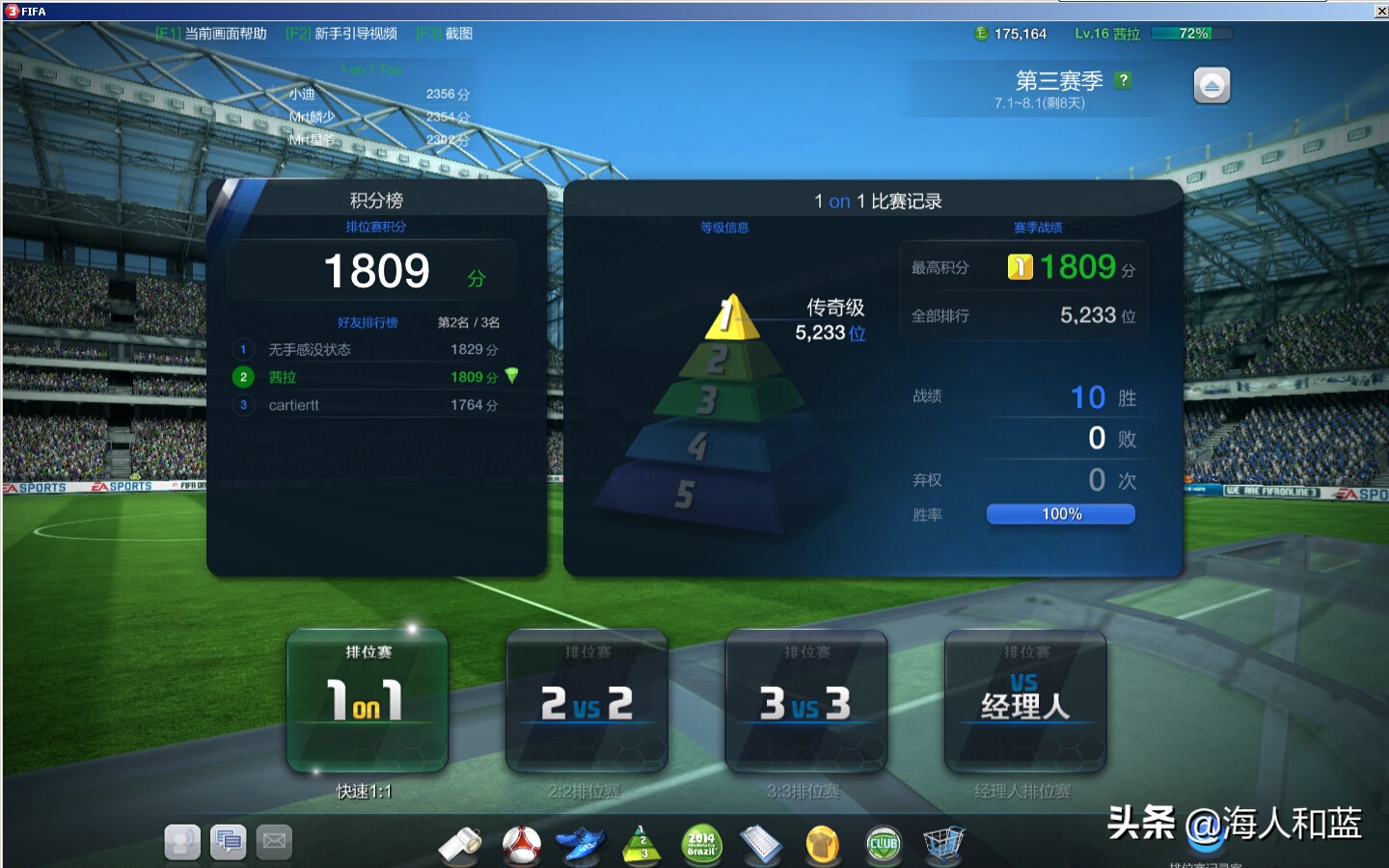Open the shopping cart store icon
This screenshot has width=1389, height=868.
pyautogui.click(x=942, y=842)
